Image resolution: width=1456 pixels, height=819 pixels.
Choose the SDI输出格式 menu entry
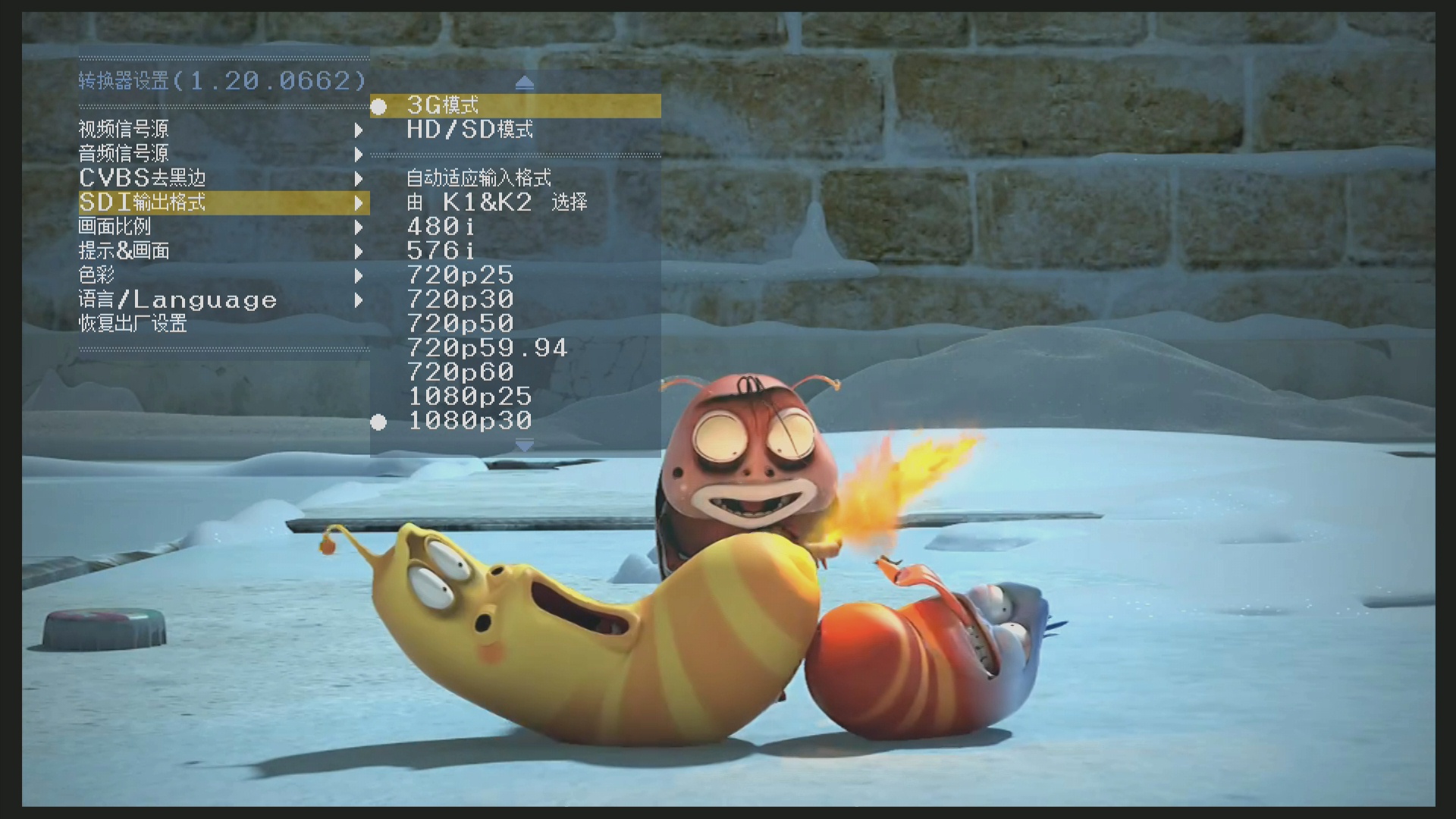click(143, 202)
